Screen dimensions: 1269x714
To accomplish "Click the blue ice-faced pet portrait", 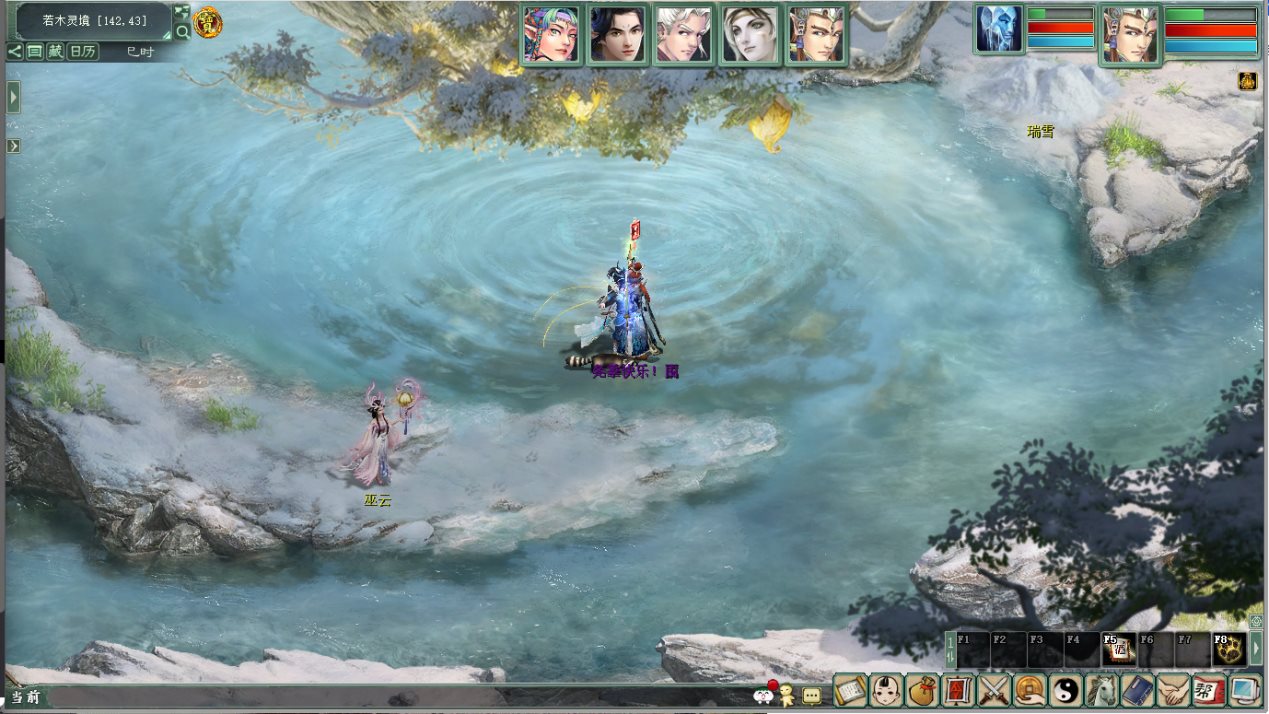I will click(999, 30).
